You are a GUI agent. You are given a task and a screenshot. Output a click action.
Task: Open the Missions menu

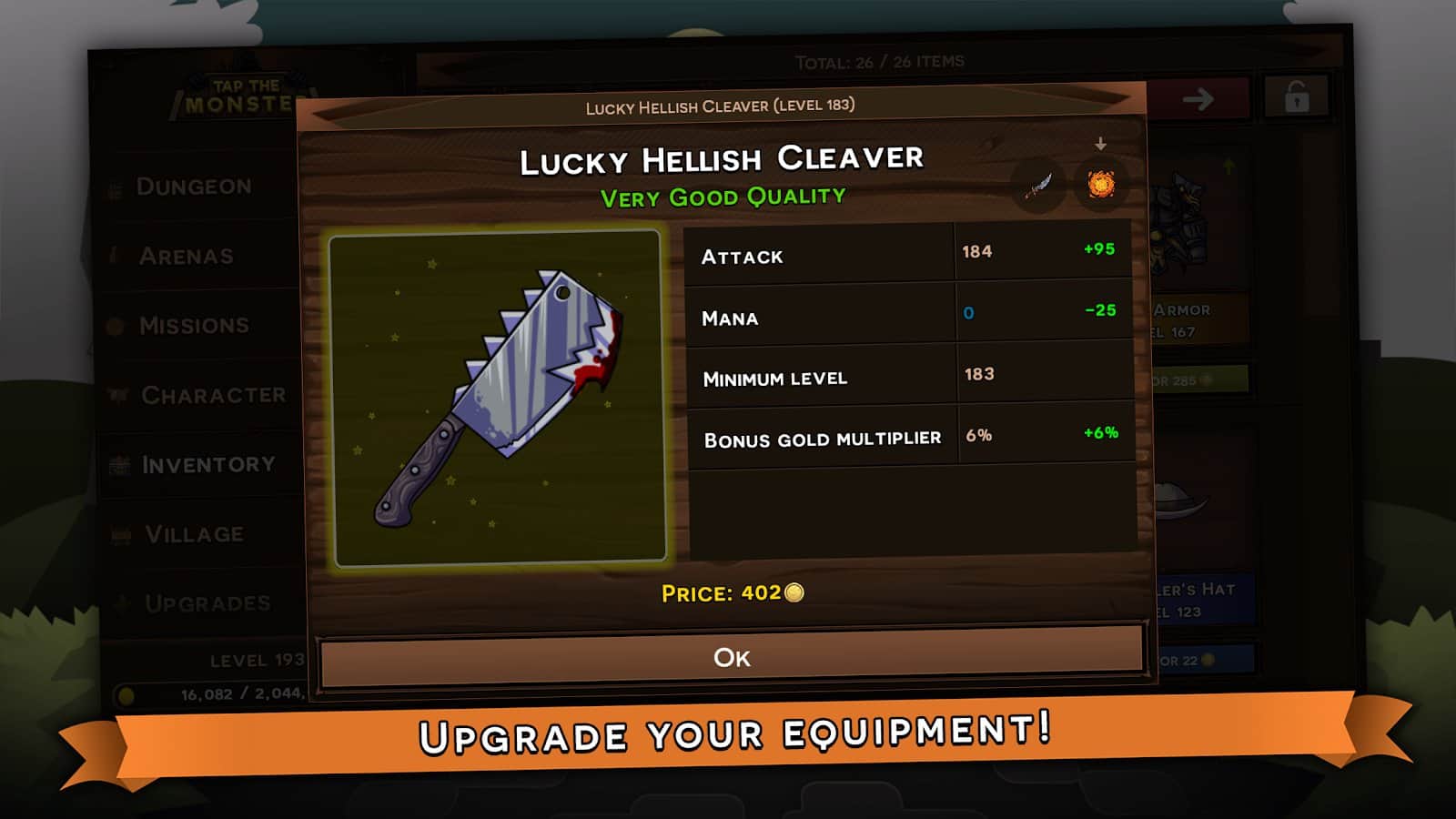[193, 326]
